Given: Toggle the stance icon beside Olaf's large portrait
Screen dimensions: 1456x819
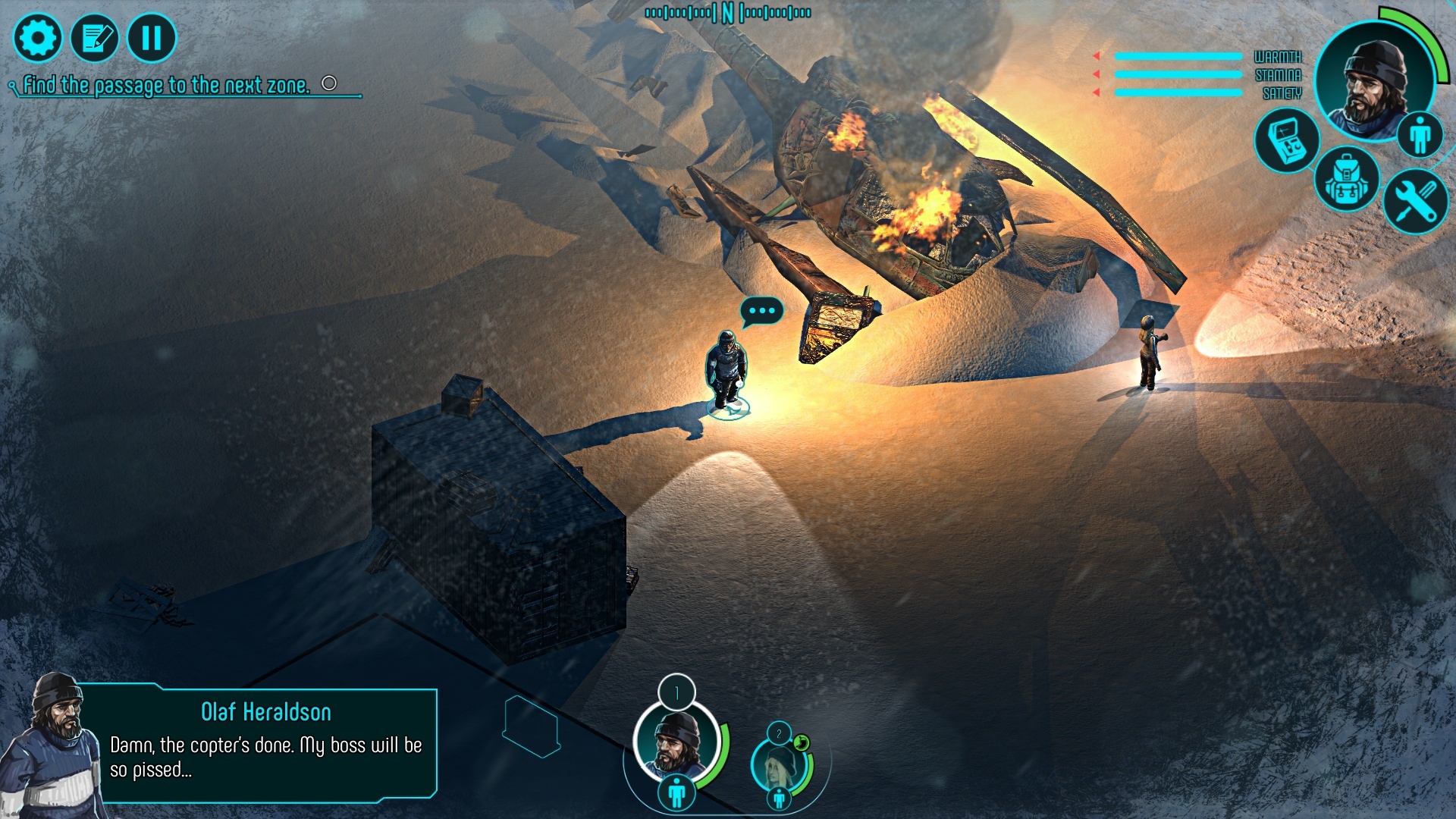Looking at the screenshot, I should (x=1420, y=135).
